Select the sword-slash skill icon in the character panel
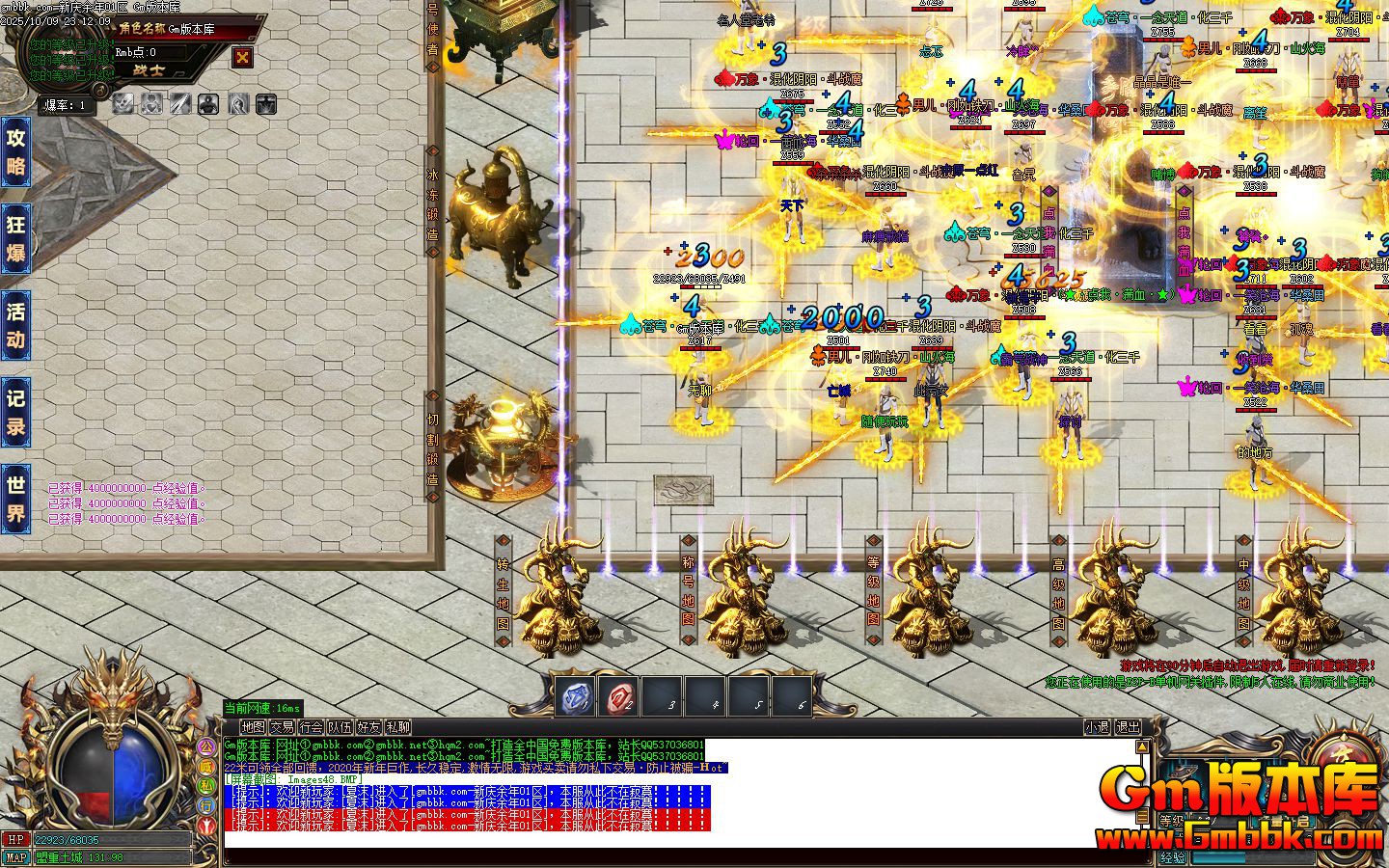The image size is (1389, 868). [179, 103]
